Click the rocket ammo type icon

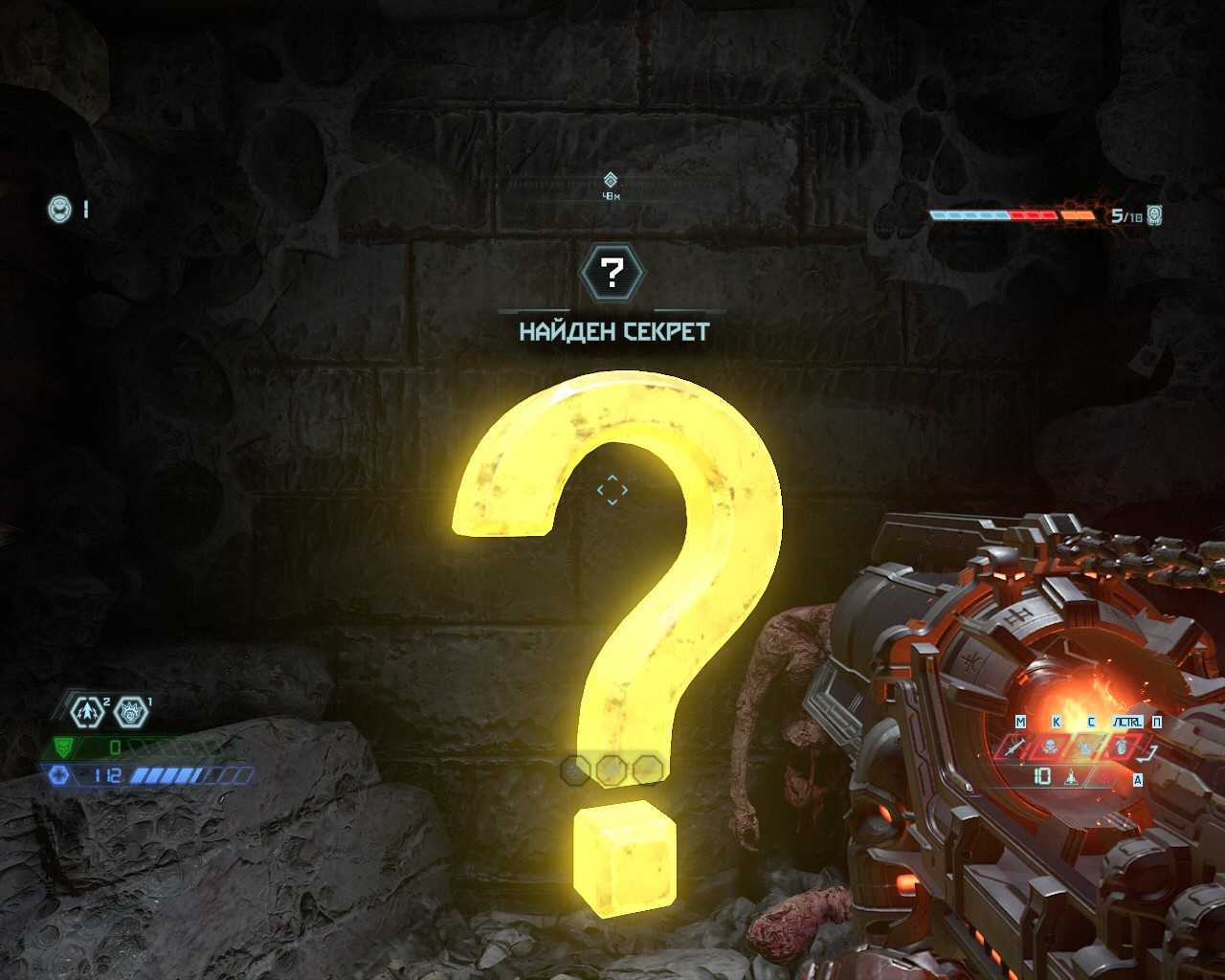[x=1072, y=777]
